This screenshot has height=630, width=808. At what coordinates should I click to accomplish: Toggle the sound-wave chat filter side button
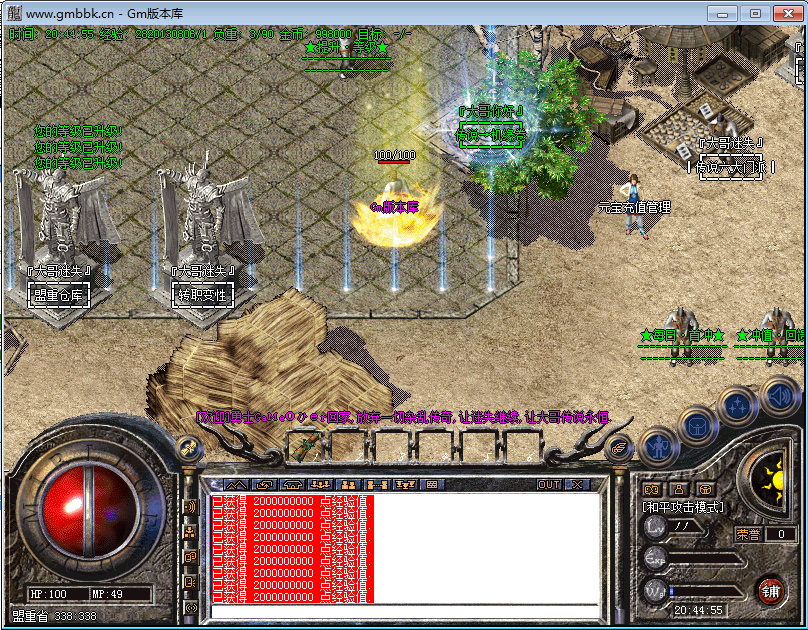point(190,507)
